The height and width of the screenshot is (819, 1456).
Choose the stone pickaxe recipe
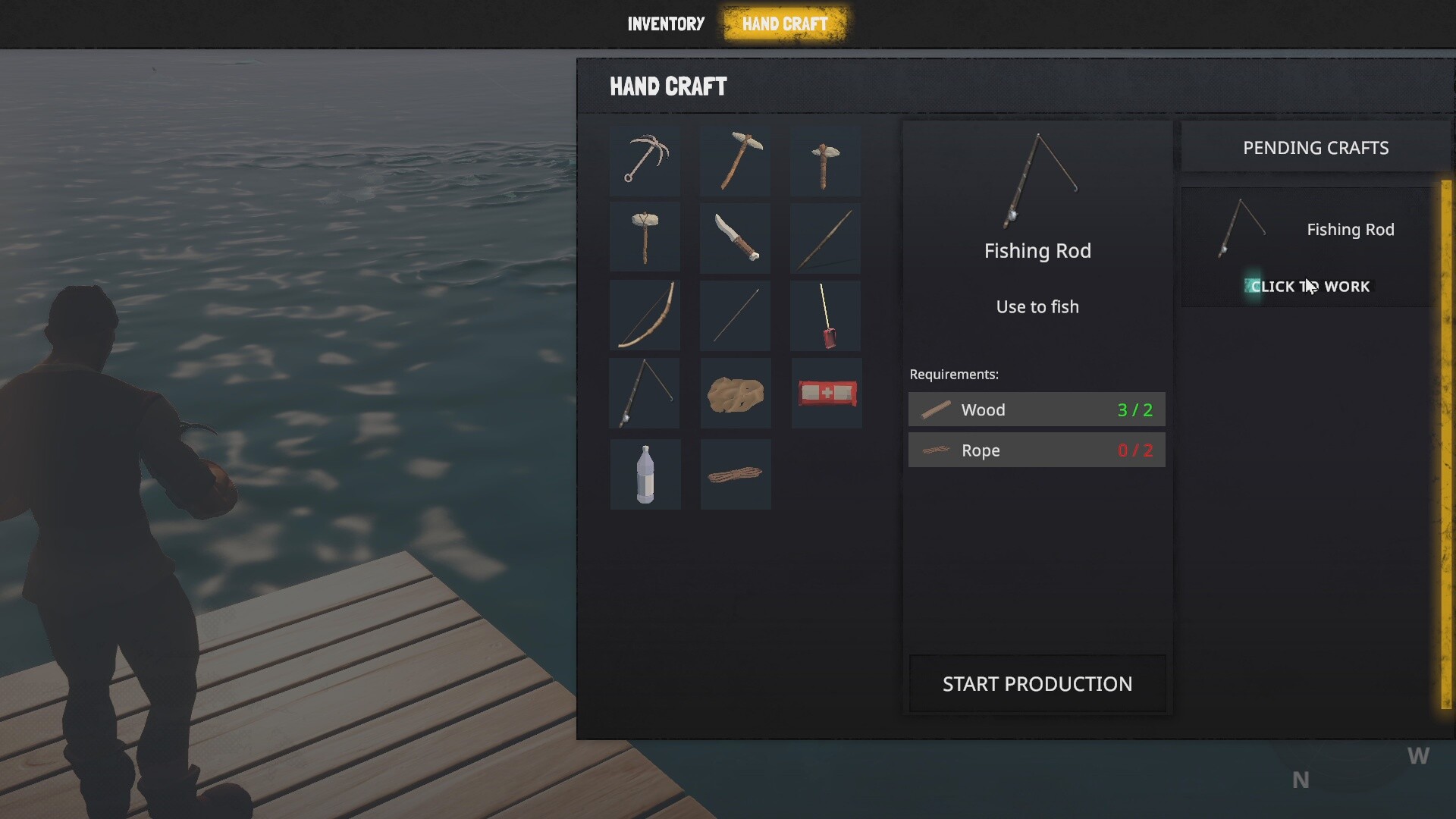pyautogui.click(x=735, y=160)
